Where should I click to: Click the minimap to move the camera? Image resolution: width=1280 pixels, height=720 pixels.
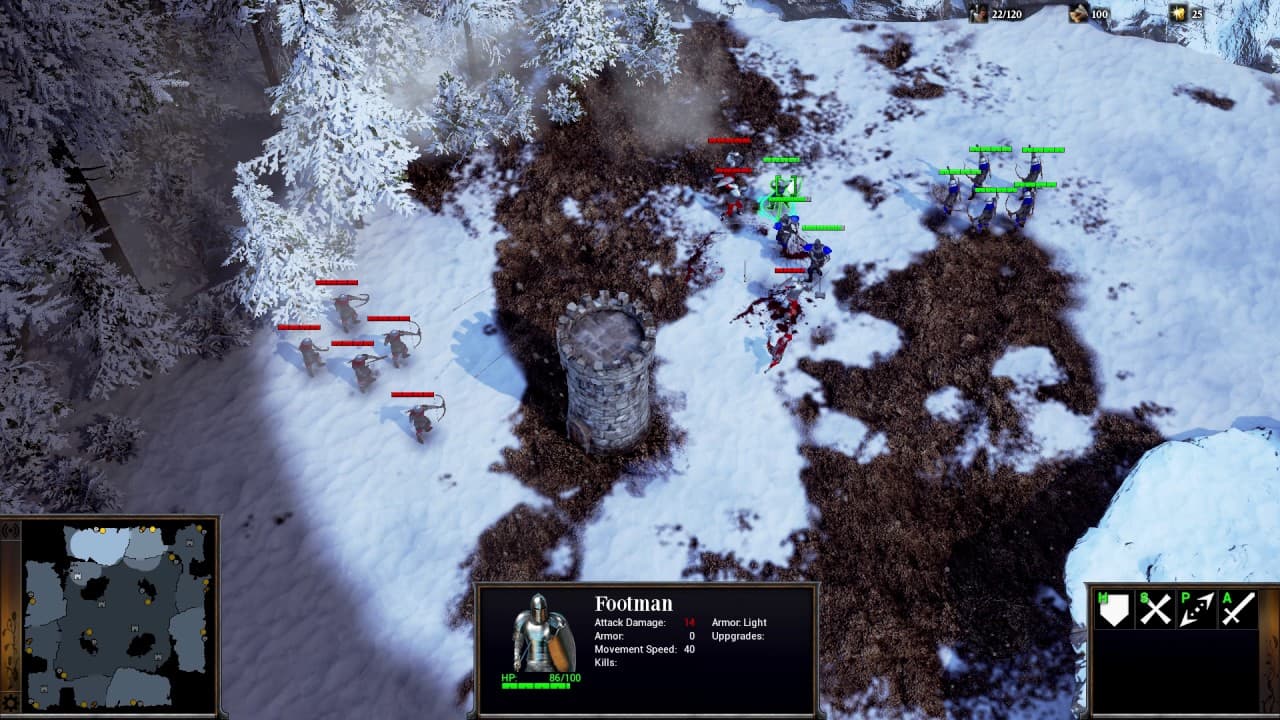[x=115, y=616]
